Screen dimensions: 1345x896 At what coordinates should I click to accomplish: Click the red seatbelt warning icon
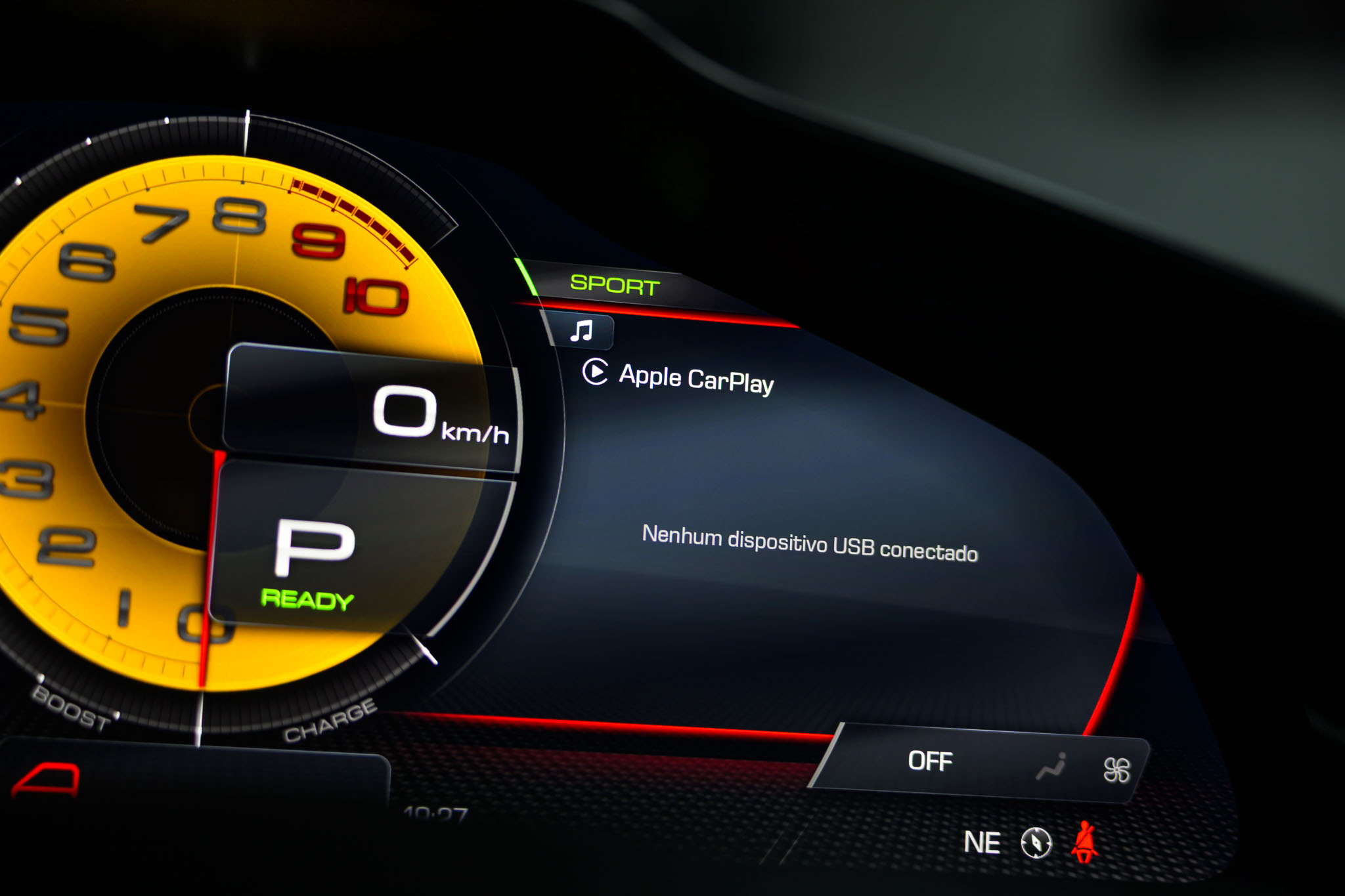[1085, 842]
